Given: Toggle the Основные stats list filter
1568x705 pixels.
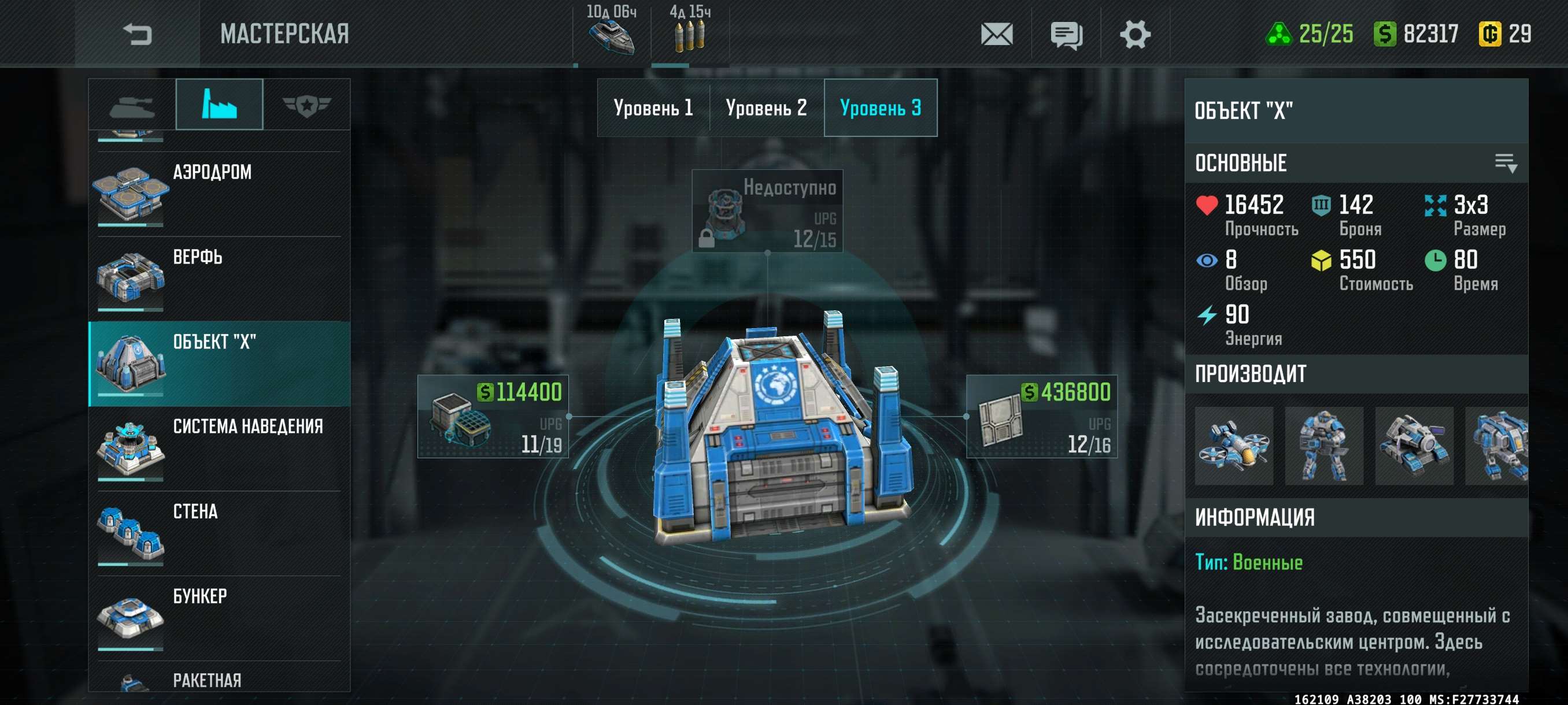Looking at the screenshot, I should [1506, 163].
